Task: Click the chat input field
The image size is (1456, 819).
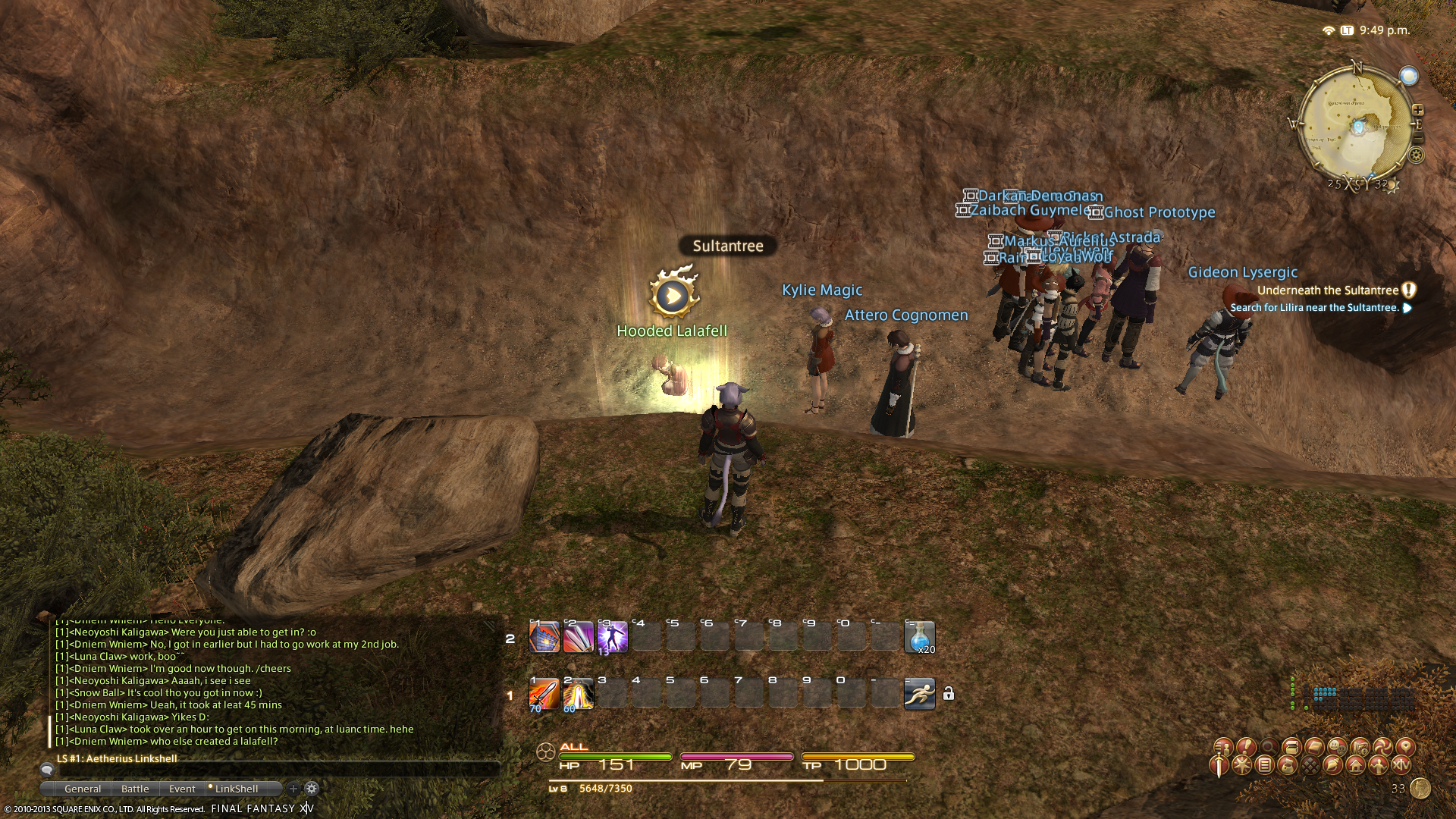Action: click(273, 770)
